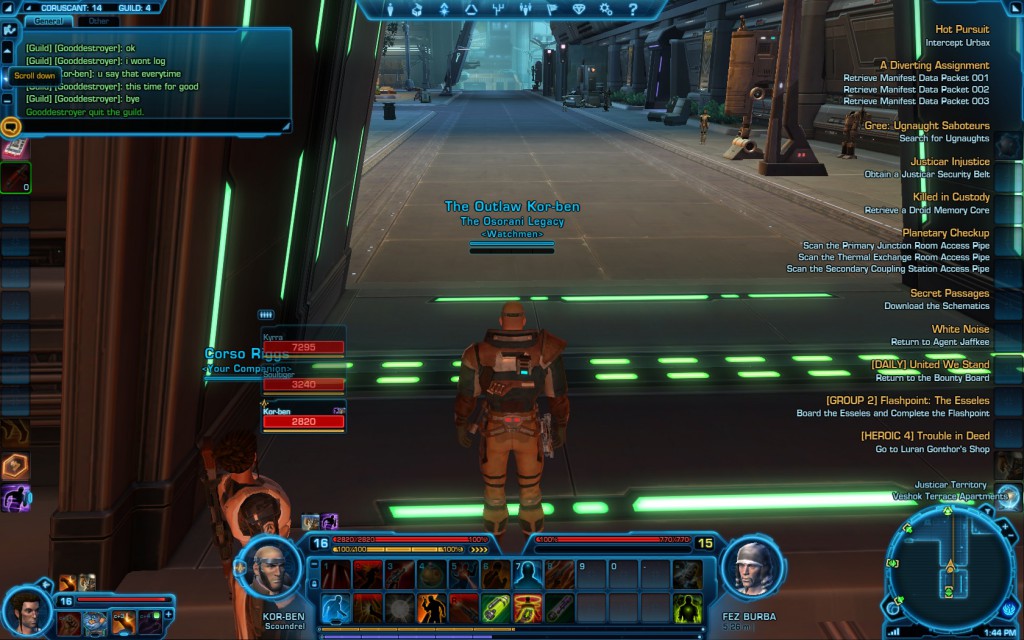1024x640 pixels.
Task: Click the chat scroll up arrow
Action: (8, 46)
